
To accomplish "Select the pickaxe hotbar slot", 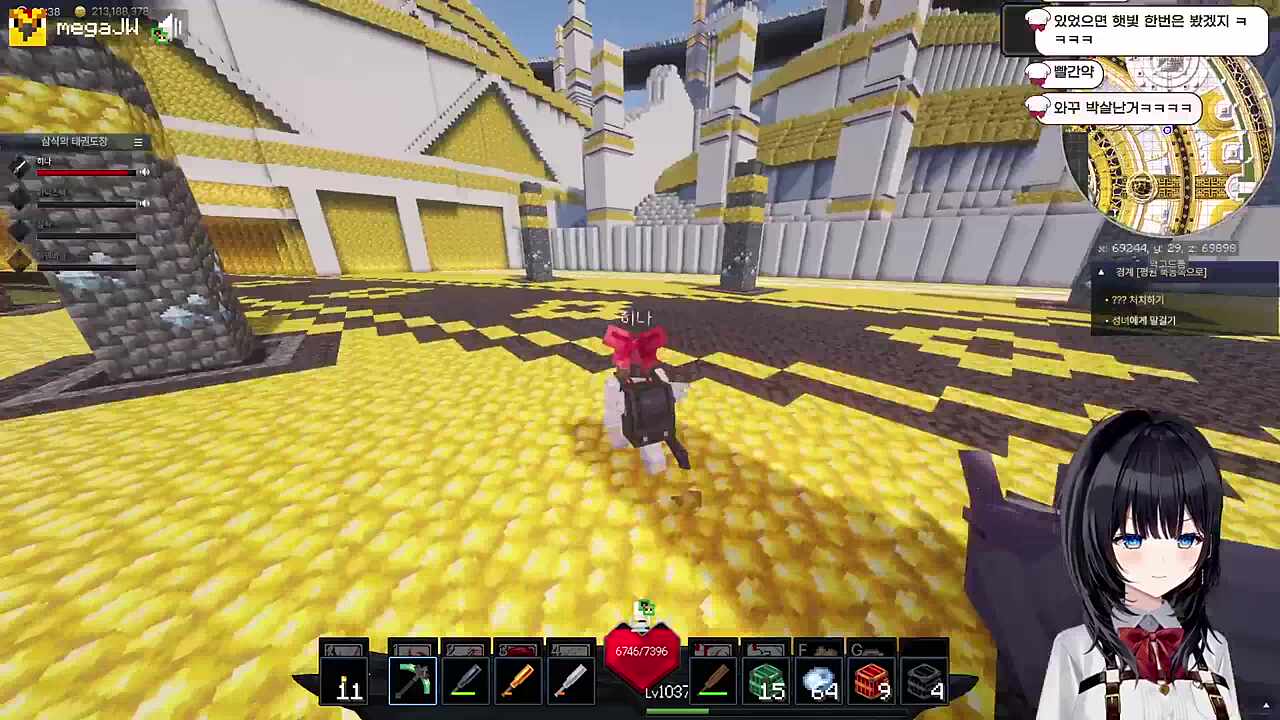I will tap(413, 681).
